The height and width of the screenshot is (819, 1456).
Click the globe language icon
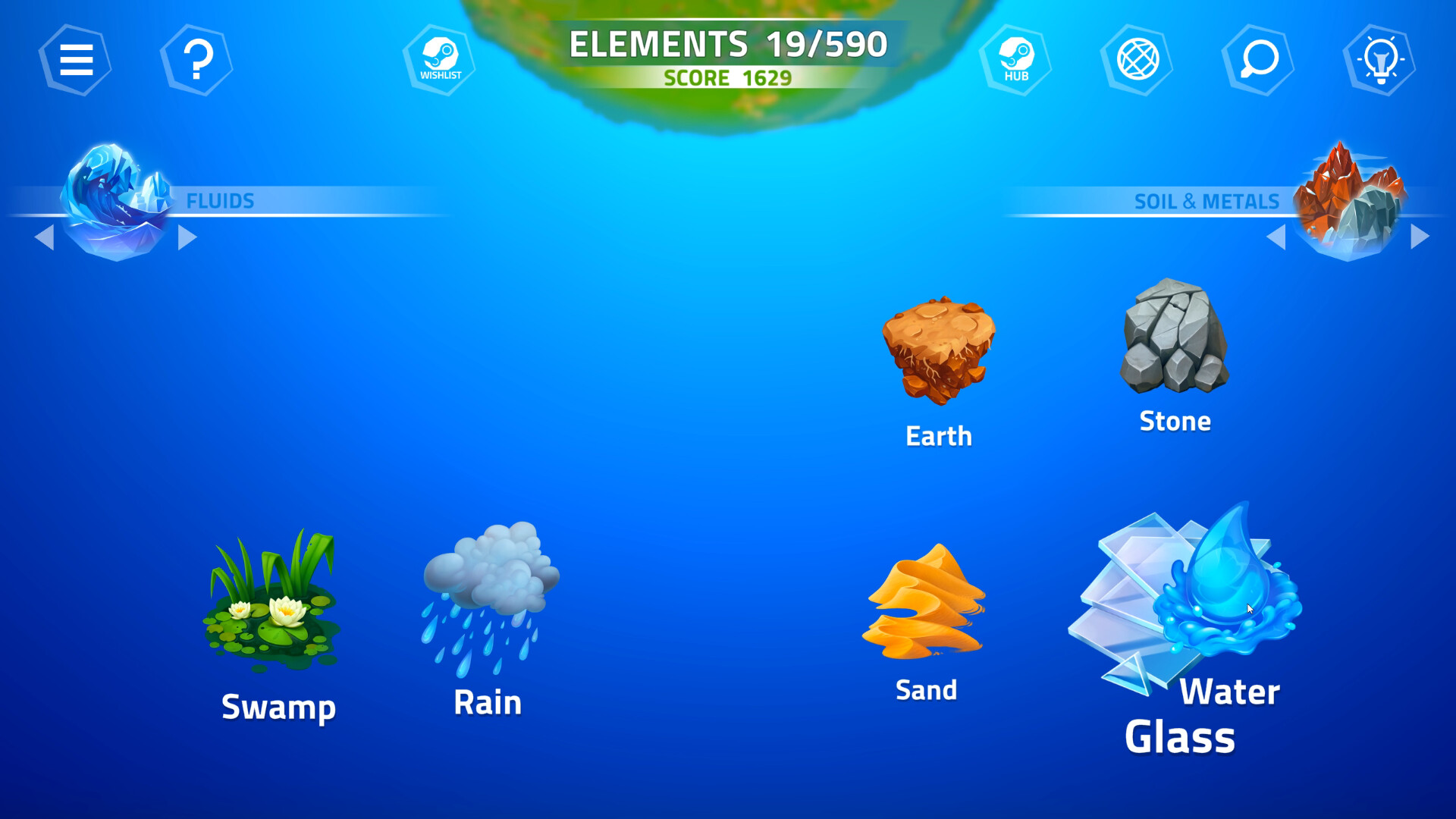pyautogui.click(x=1137, y=60)
